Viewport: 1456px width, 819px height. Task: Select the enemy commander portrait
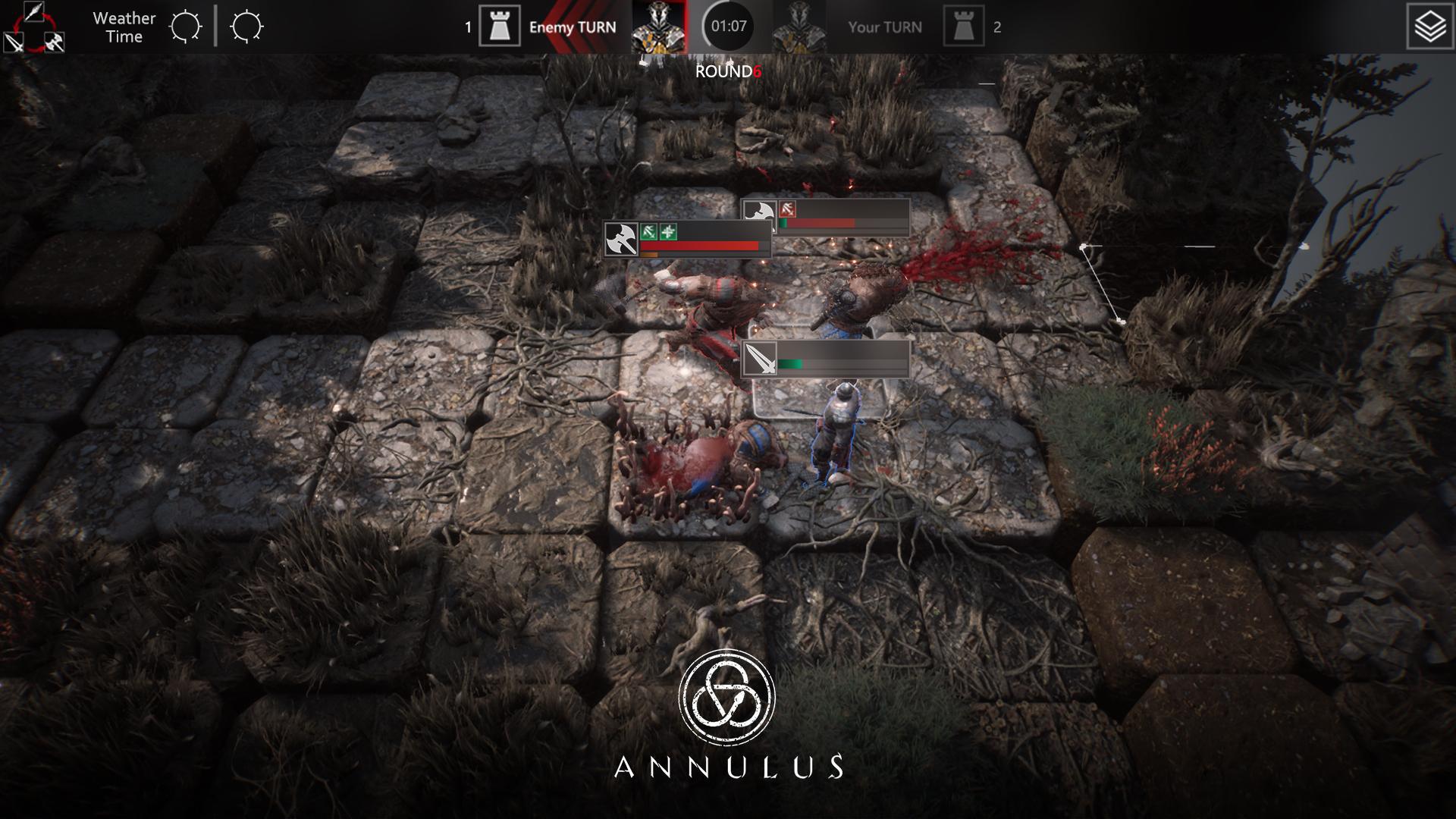[x=658, y=27]
